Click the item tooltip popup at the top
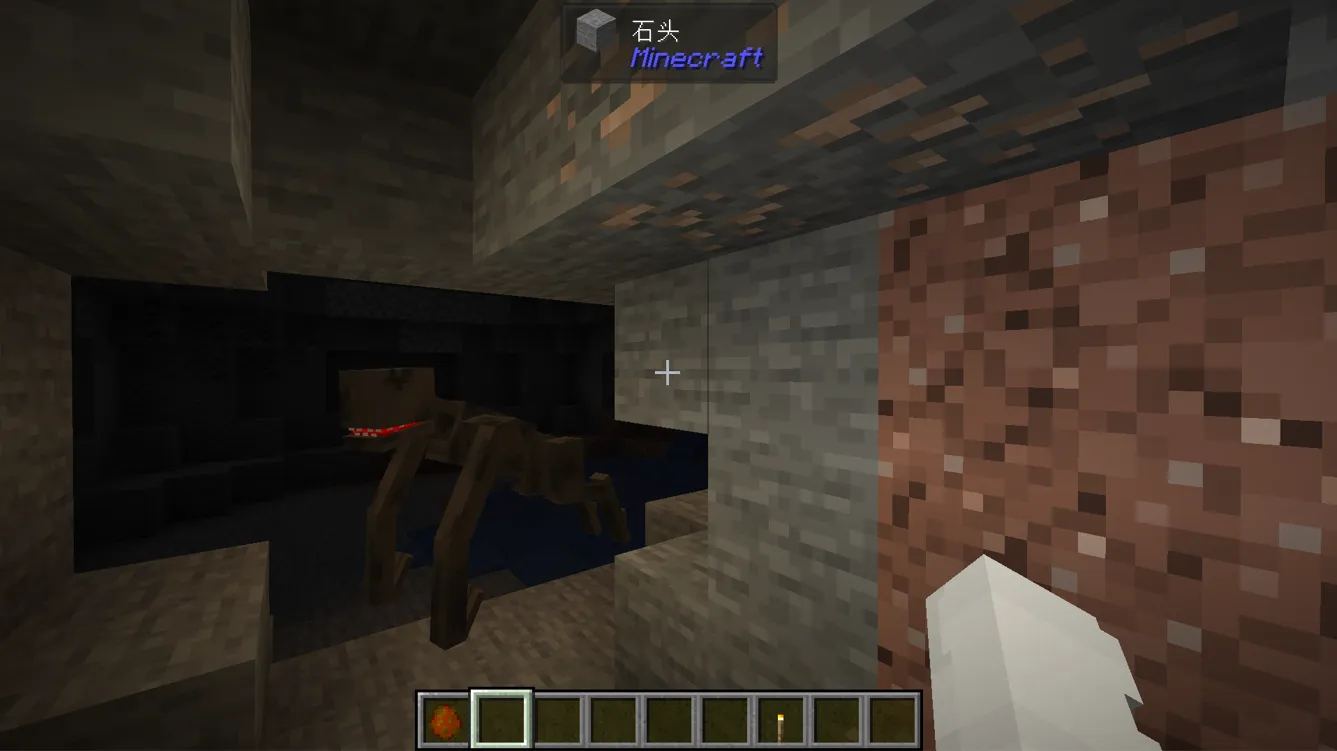Viewport: 1337px width, 751px height. coord(665,42)
